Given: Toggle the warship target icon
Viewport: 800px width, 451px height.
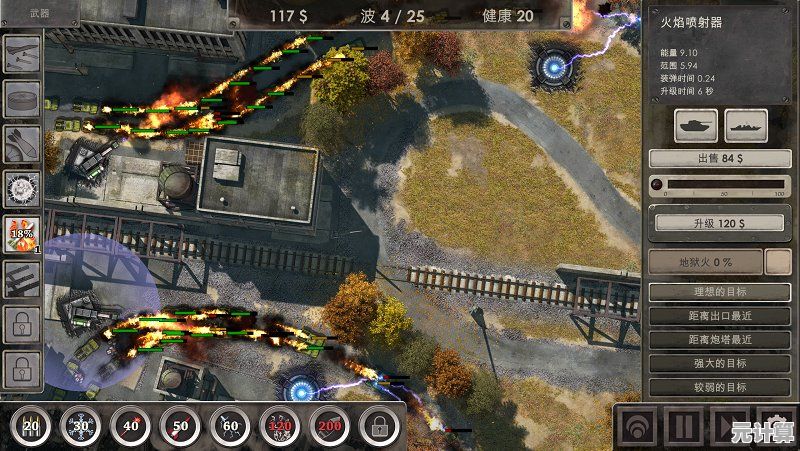Looking at the screenshot, I should click(x=746, y=125).
